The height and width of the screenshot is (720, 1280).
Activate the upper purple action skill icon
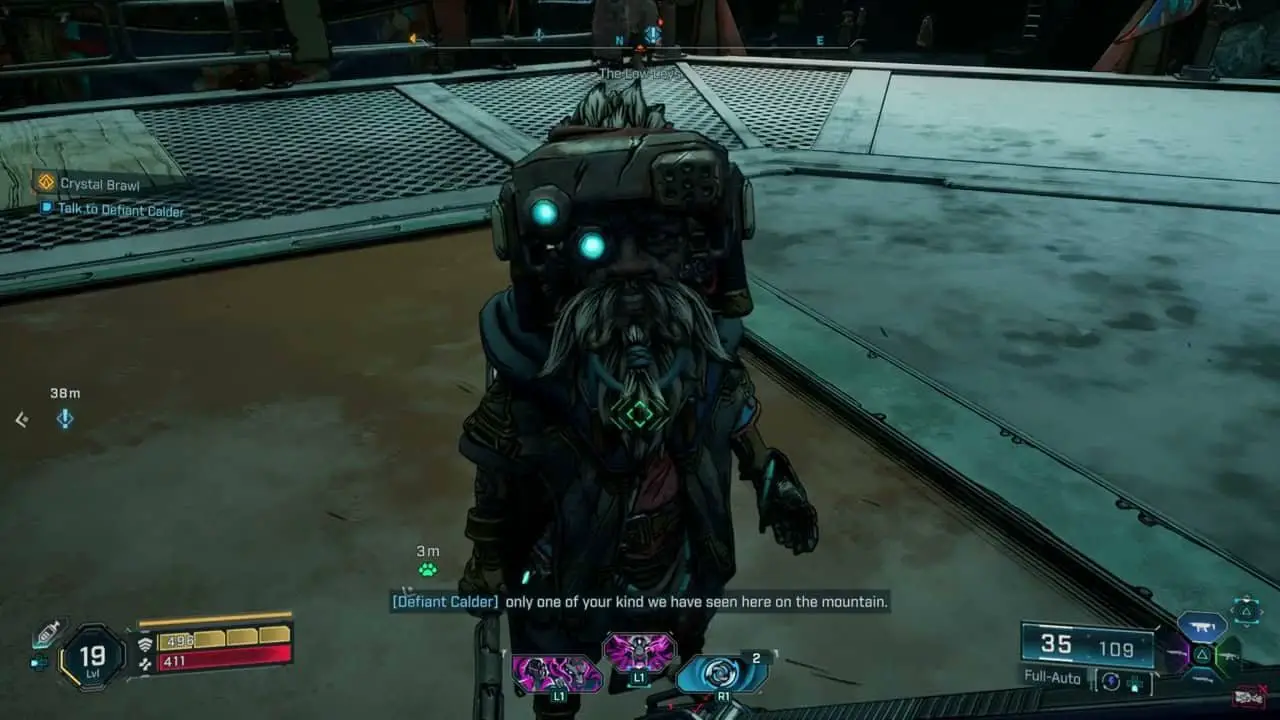pos(639,653)
